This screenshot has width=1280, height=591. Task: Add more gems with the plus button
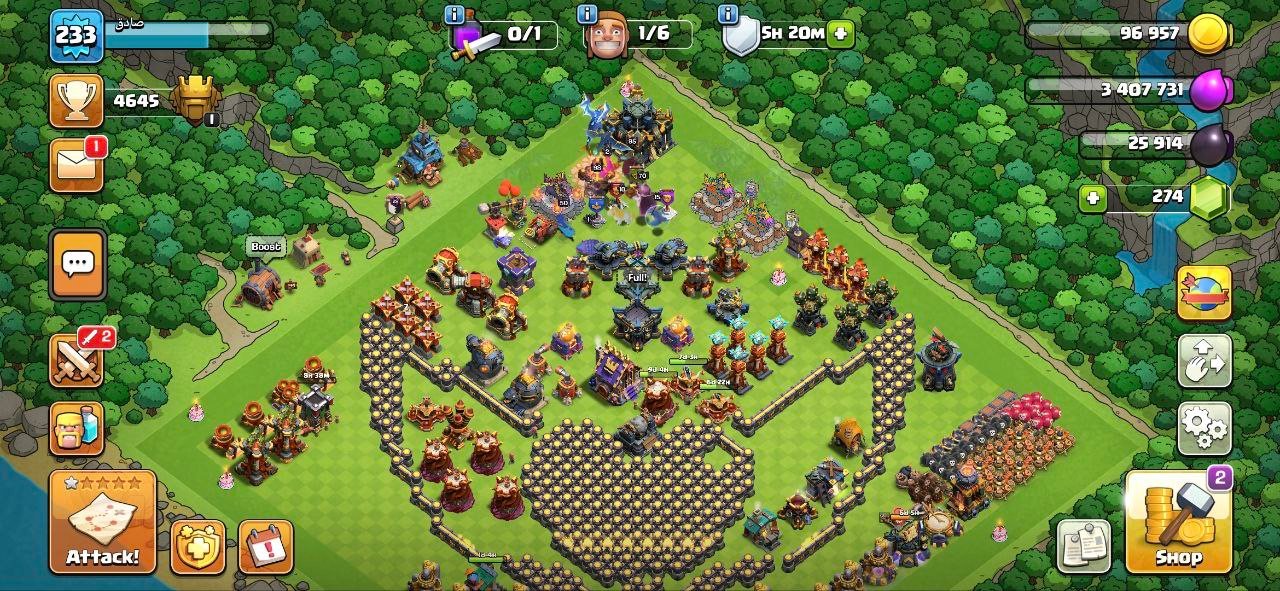[x=1093, y=198]
